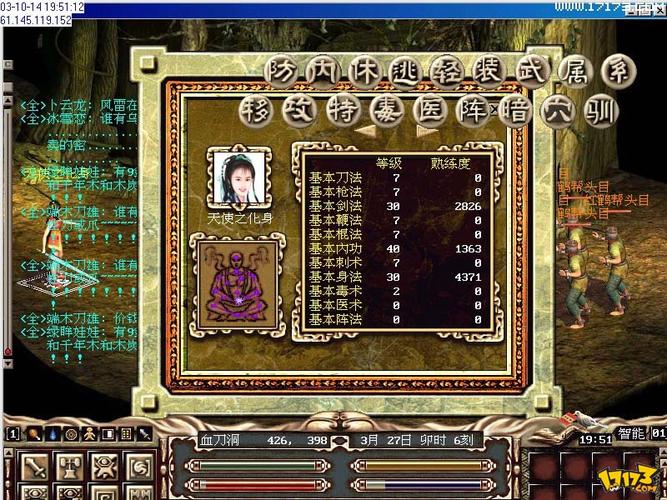Viewport: 667px width, 500px height.
Task: Toggle the 智能 button
Action: 632,435
